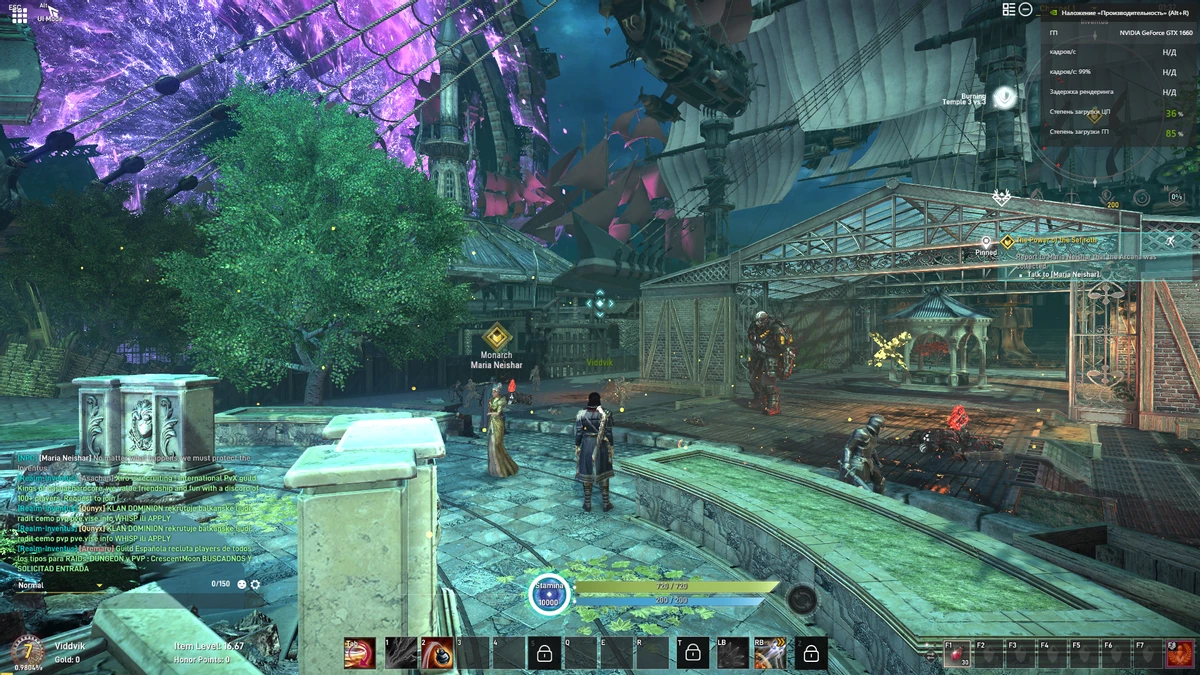Toggle the quest list icon beside the minimap
This screenshot has height=675, width=1200.
tap(1008, 9)
